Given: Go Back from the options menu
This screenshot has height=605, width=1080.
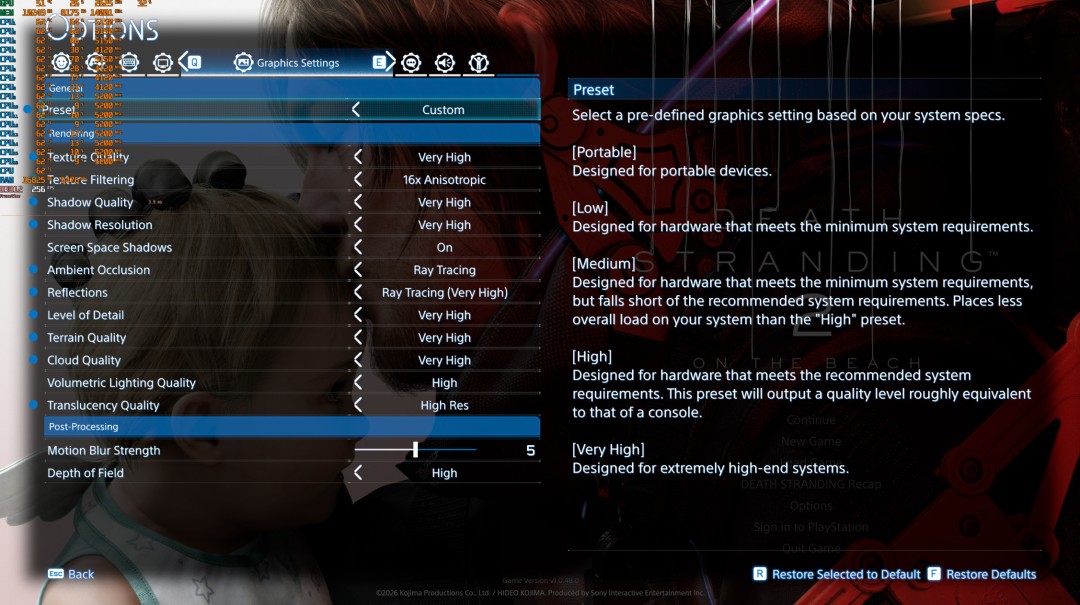Looking at the screenshot, I should (x=71, y=574).
